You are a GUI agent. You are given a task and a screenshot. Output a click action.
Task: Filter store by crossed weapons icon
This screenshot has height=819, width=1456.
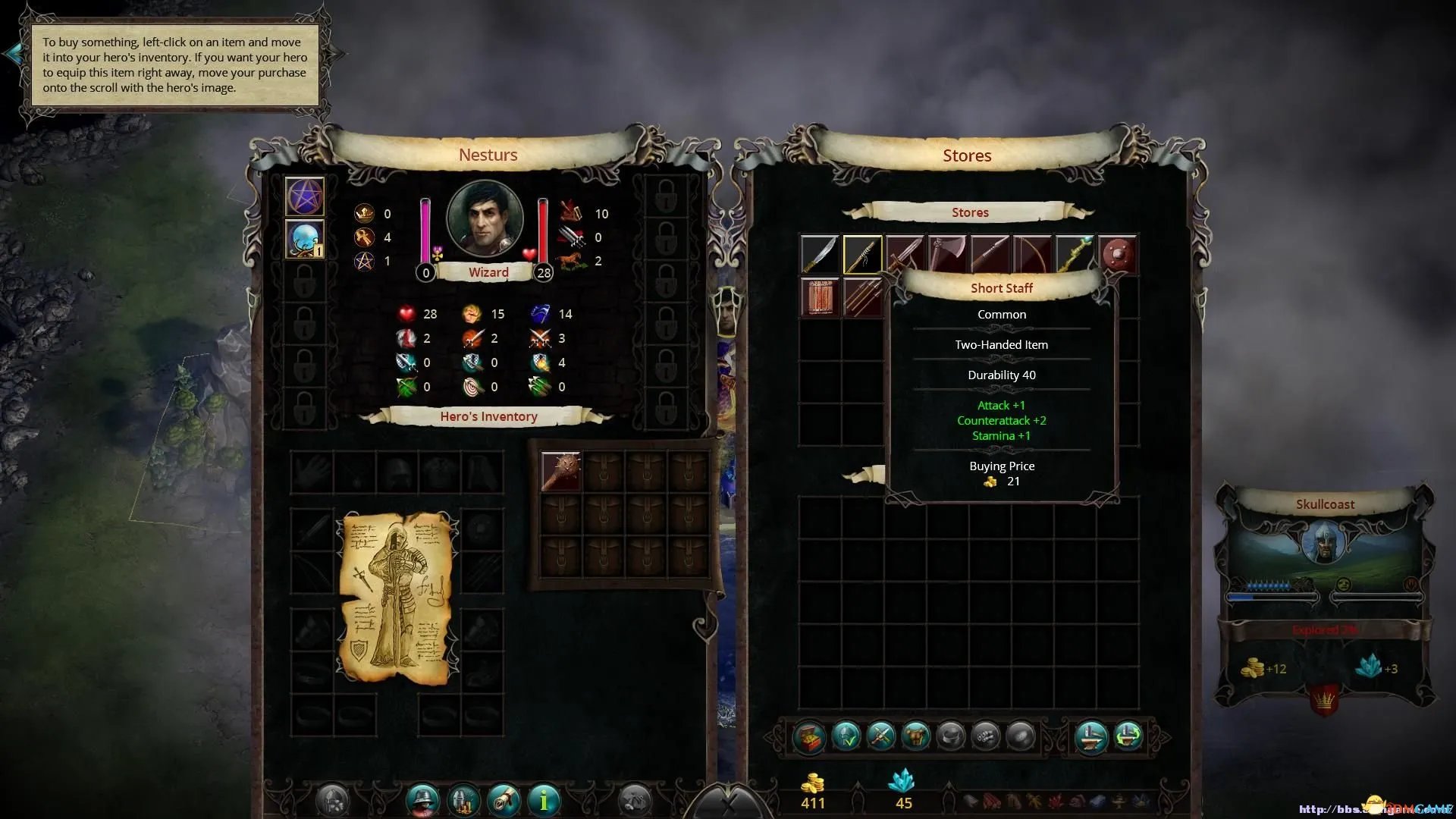(x=880, y=736)
